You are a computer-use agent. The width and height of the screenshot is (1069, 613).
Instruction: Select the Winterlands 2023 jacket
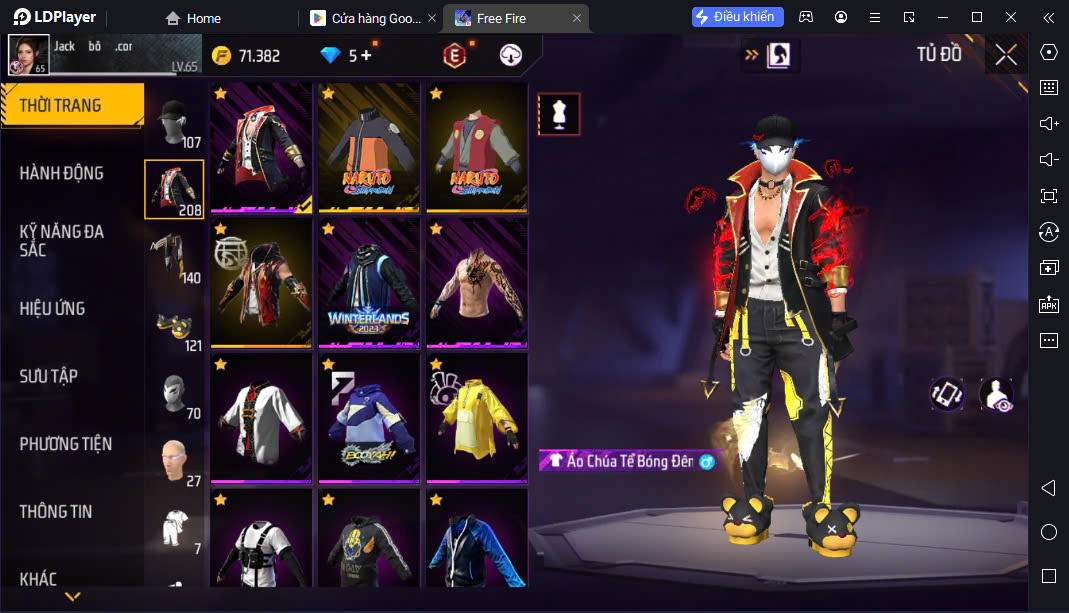pyautogui.click(x=369, y=283)
